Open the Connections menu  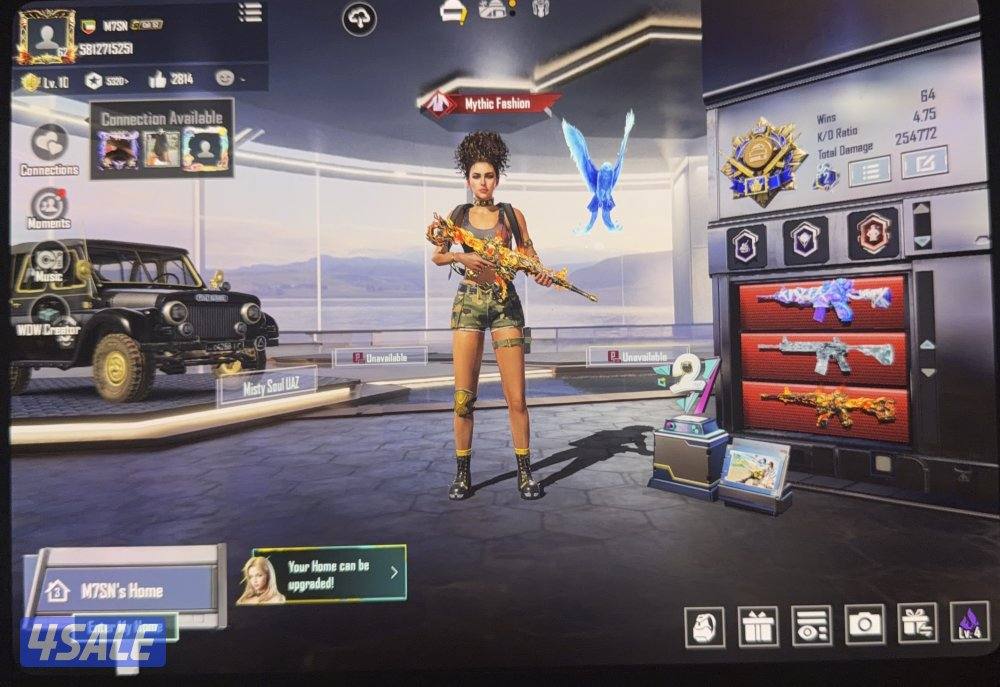pyautogui.click(x=49, y=148)
